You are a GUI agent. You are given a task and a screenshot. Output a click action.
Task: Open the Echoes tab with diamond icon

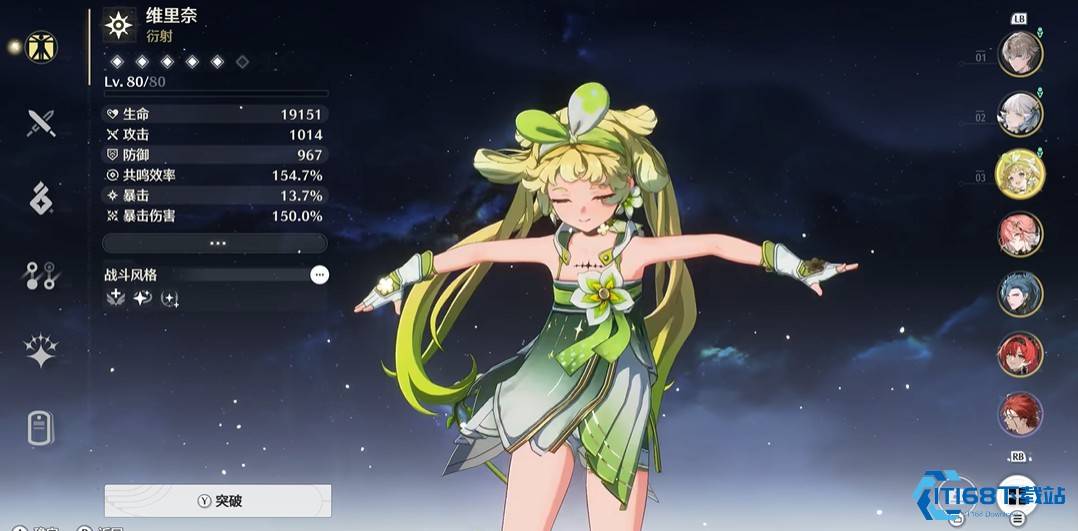[x=41, y=198]
